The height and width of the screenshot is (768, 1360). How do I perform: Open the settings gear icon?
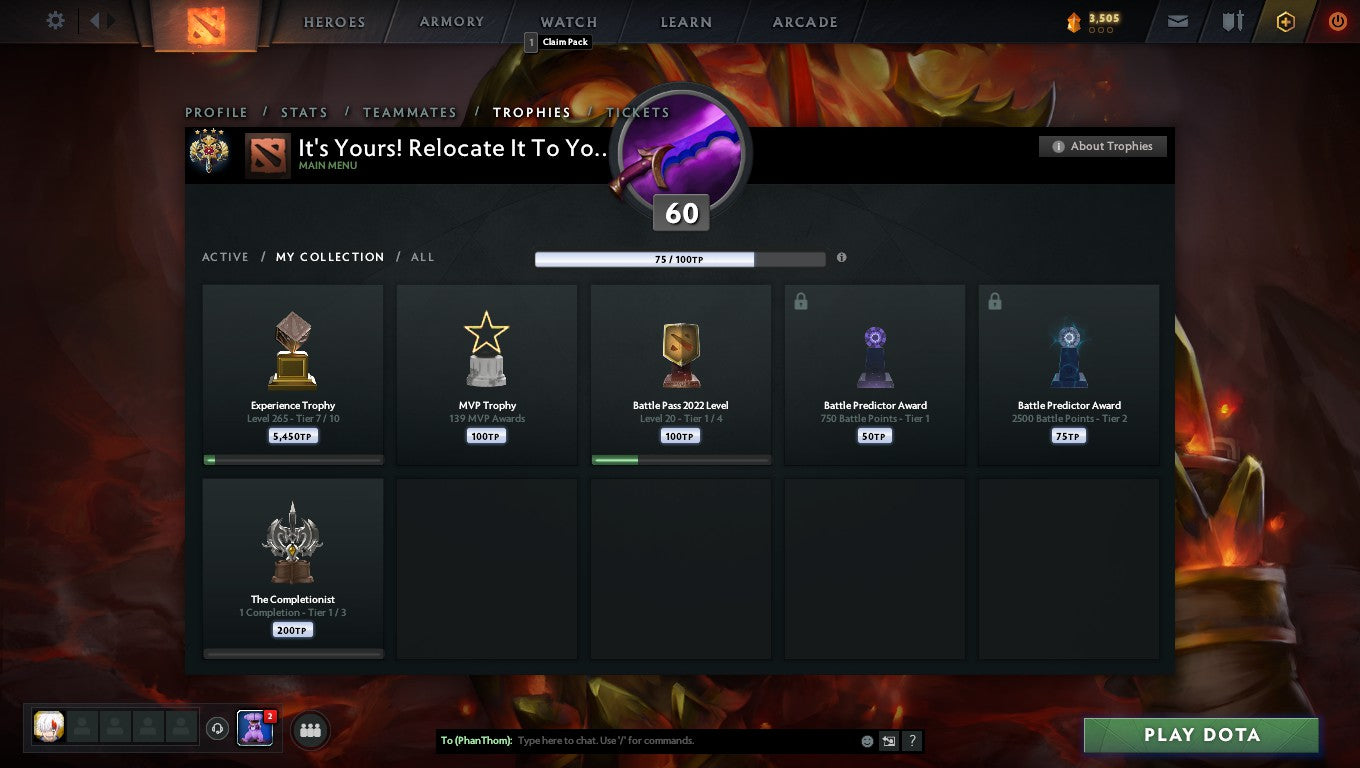[55, 20]
